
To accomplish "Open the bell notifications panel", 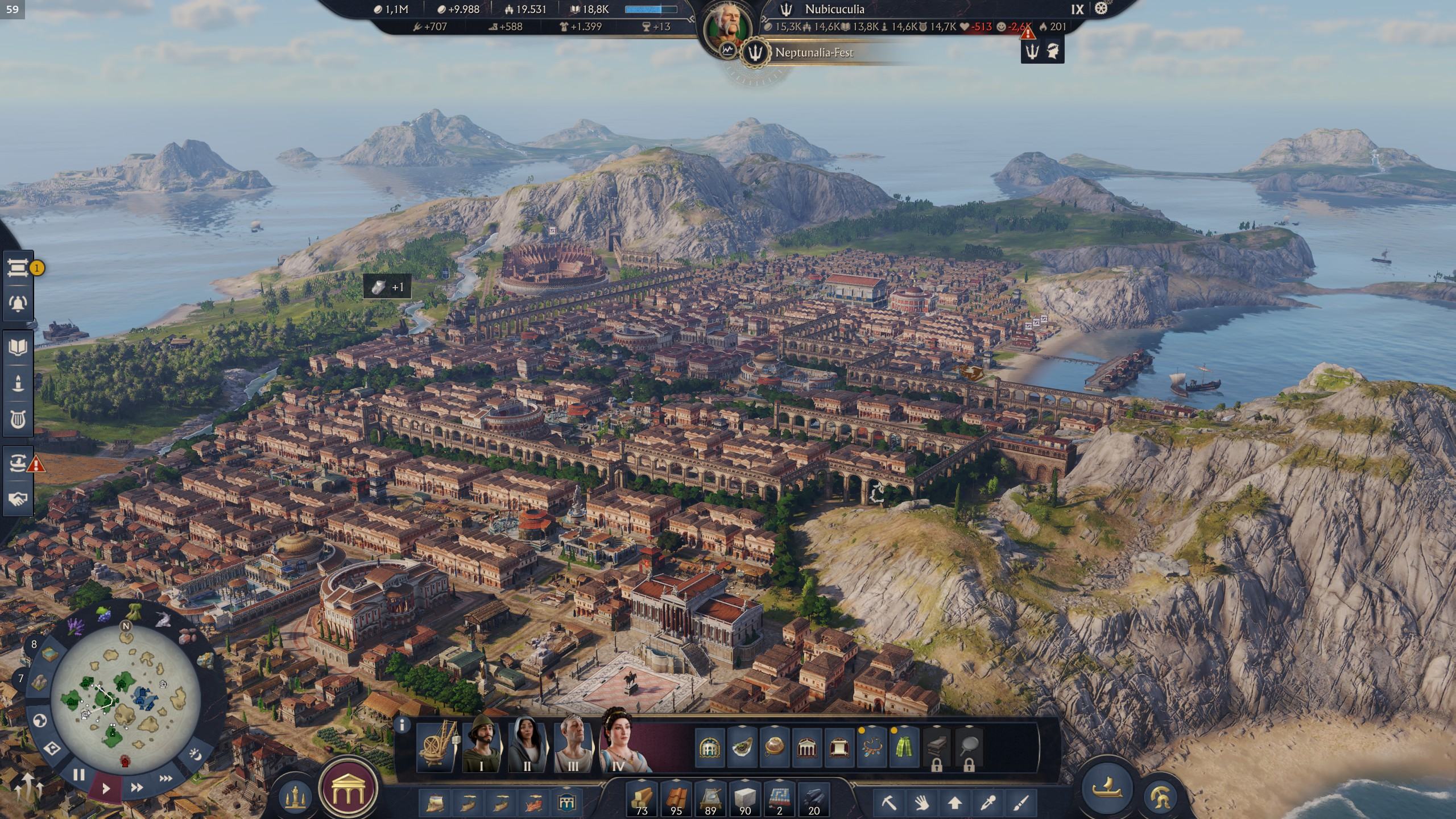I will tap(18, 303).
